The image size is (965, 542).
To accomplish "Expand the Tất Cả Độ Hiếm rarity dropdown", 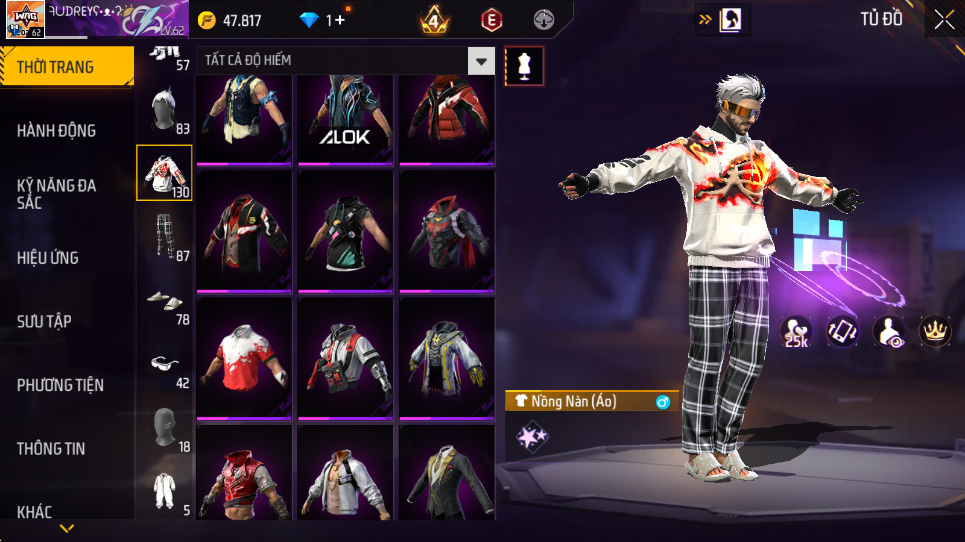I will pos(482,61).
